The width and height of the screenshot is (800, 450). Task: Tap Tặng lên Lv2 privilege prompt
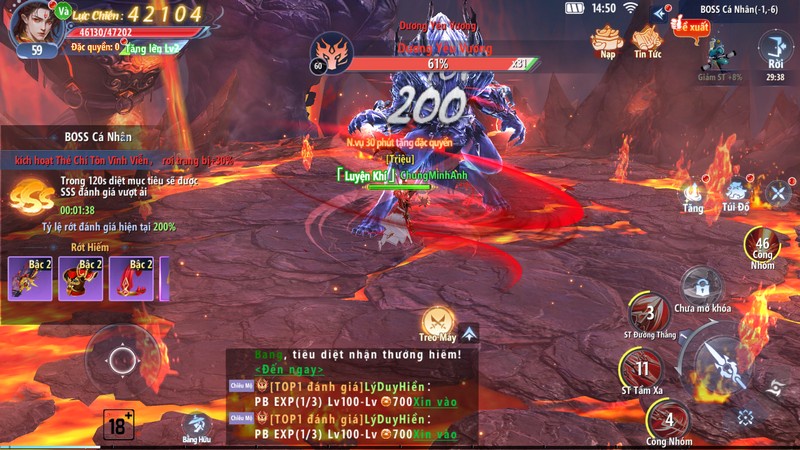[151, 48]
